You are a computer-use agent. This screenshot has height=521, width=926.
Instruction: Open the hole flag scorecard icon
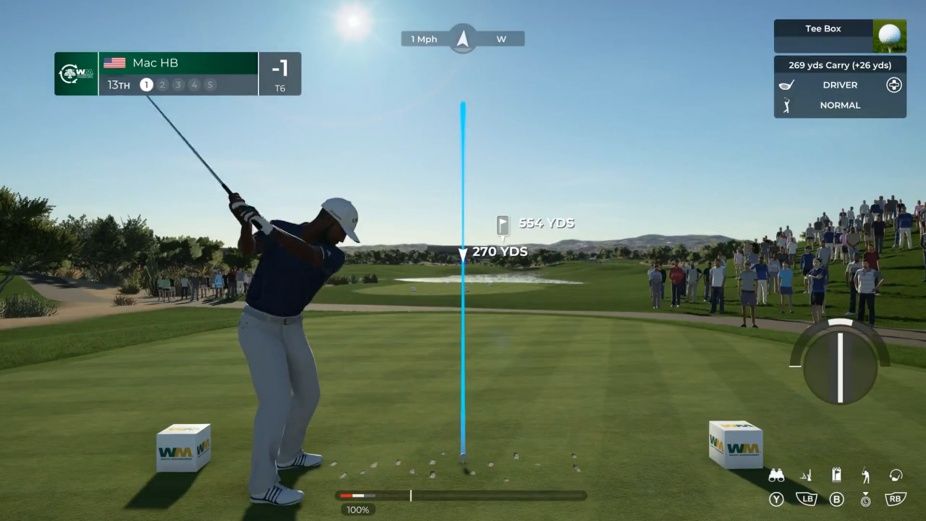836,476
